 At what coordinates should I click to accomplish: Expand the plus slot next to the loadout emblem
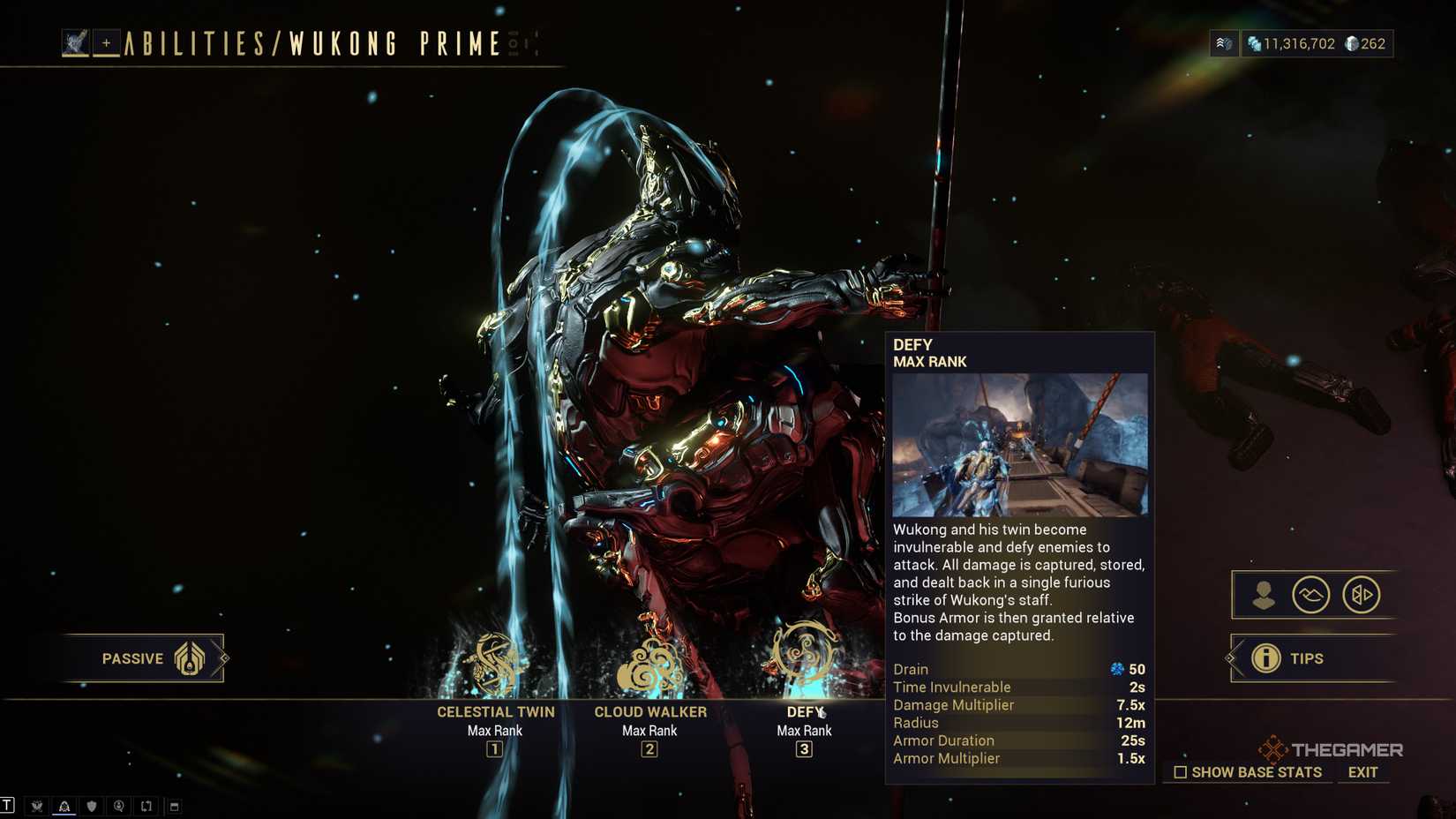click(x=106, y=43)
